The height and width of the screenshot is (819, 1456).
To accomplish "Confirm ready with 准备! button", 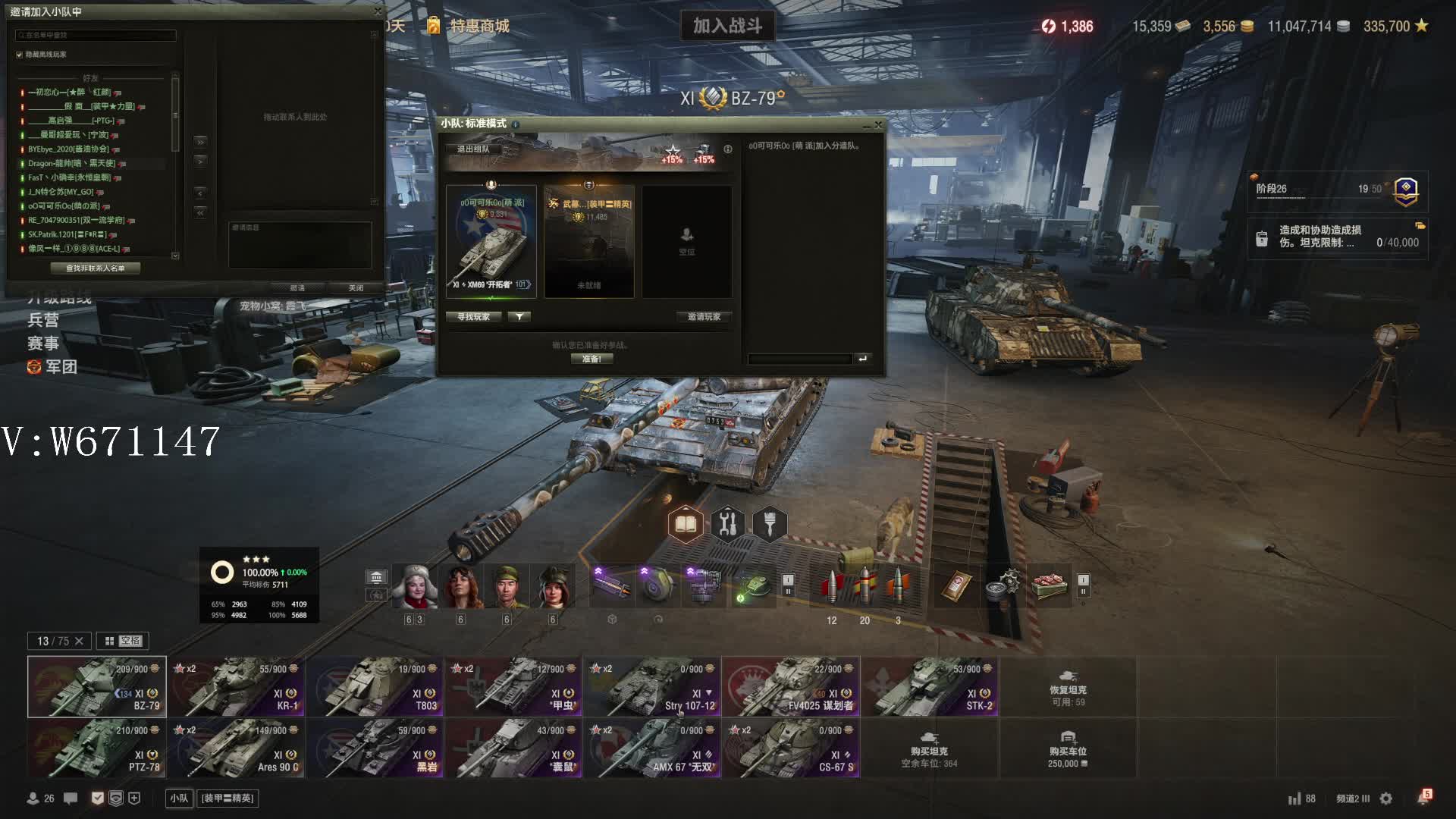I will [591, 359].
